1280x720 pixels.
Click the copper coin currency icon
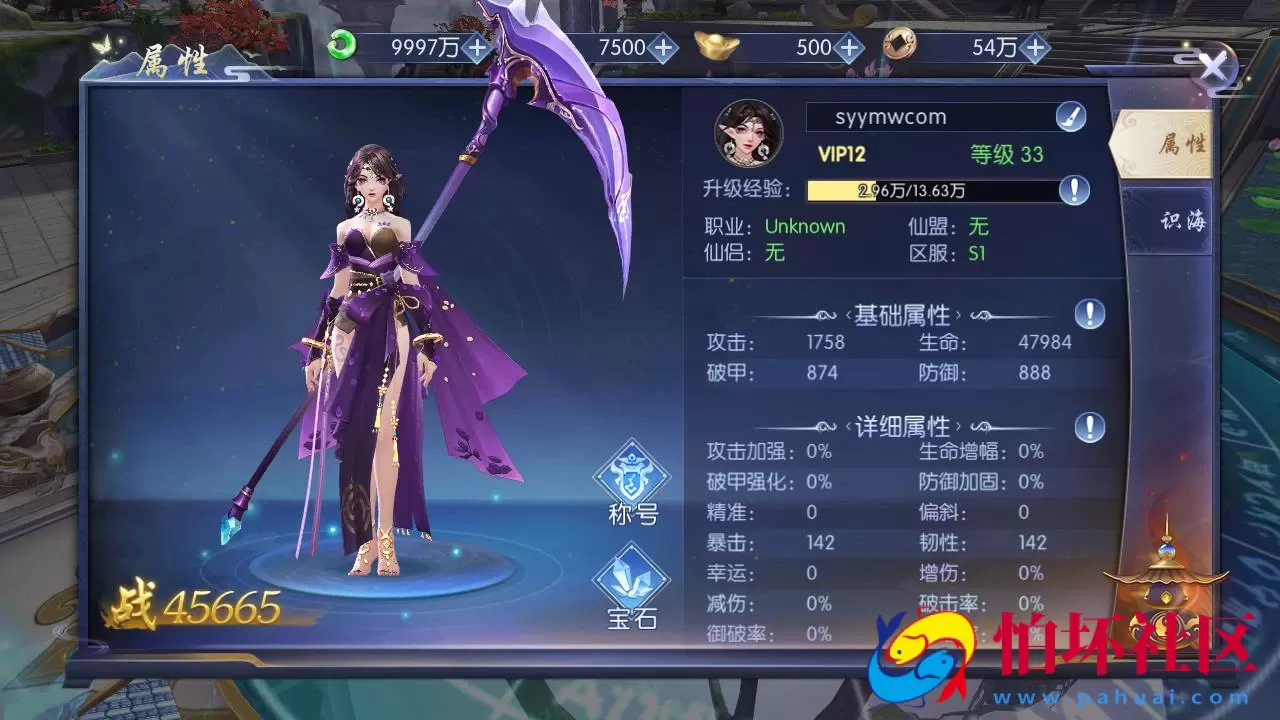[899, 46]
